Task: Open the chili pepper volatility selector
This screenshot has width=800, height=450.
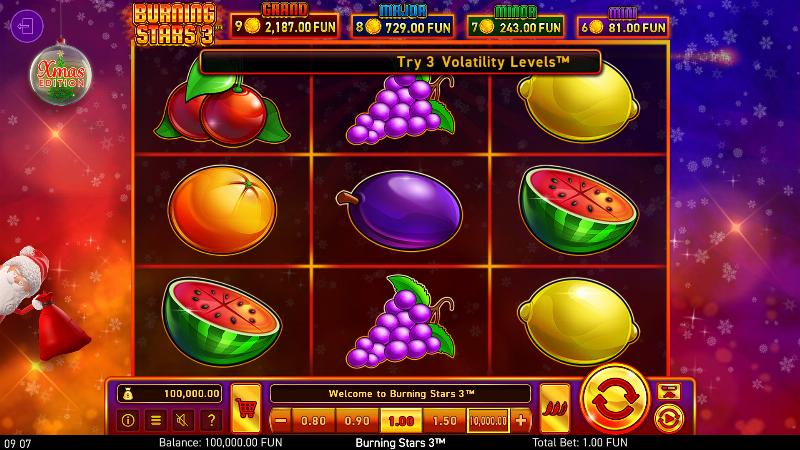Action: (554, 408)
